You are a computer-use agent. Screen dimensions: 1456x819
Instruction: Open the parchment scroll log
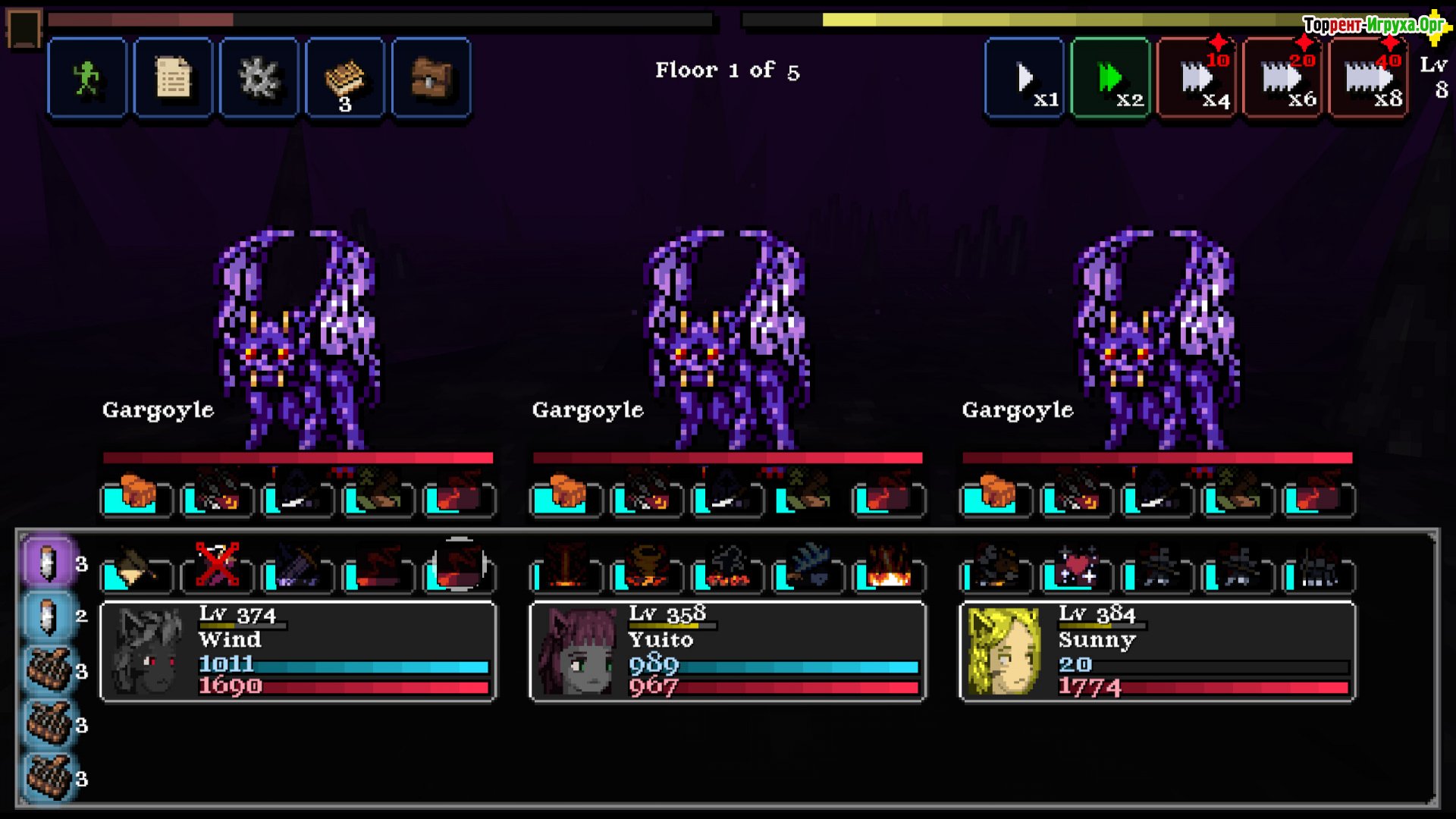[x=173, y=78]
